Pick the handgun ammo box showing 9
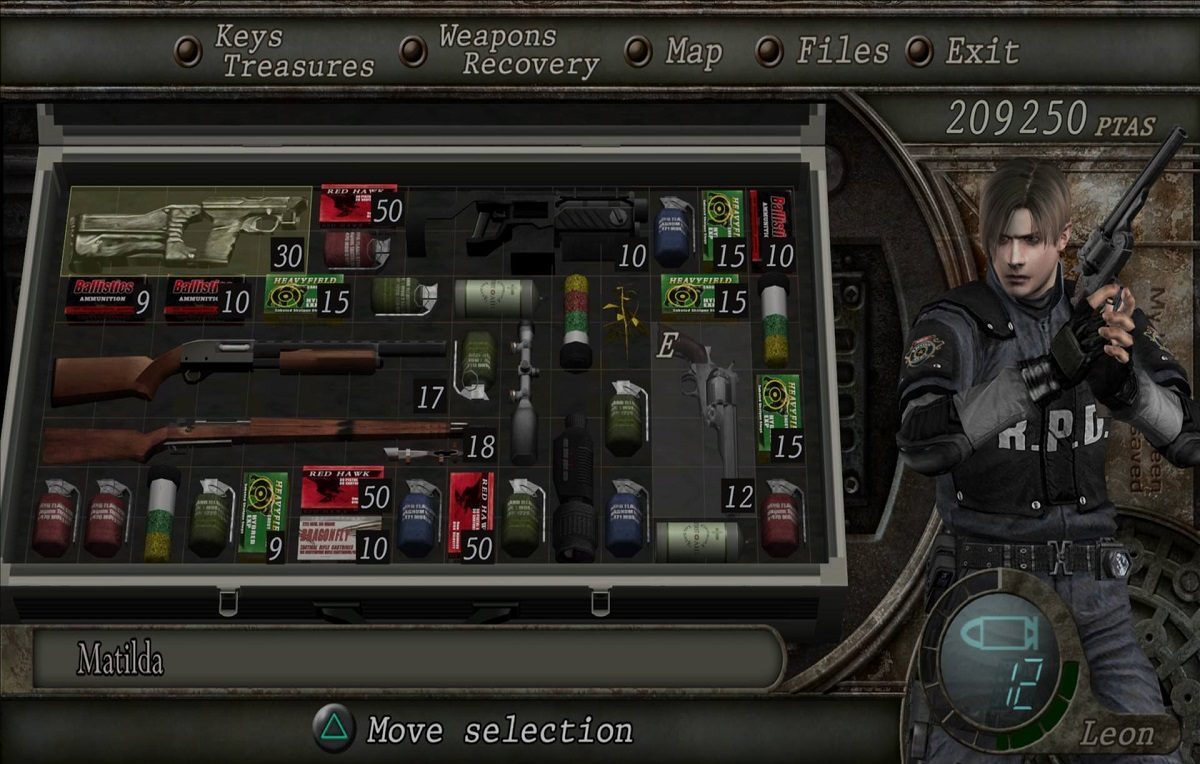The image size is (1200, 764). pyautogui.click(x=104, y=297)
